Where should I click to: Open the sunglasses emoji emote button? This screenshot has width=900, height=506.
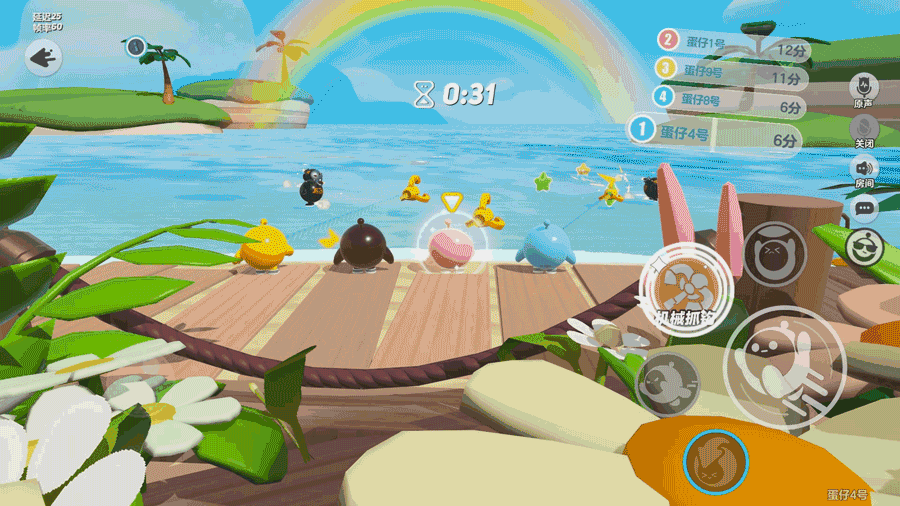(x=862, y=245)
